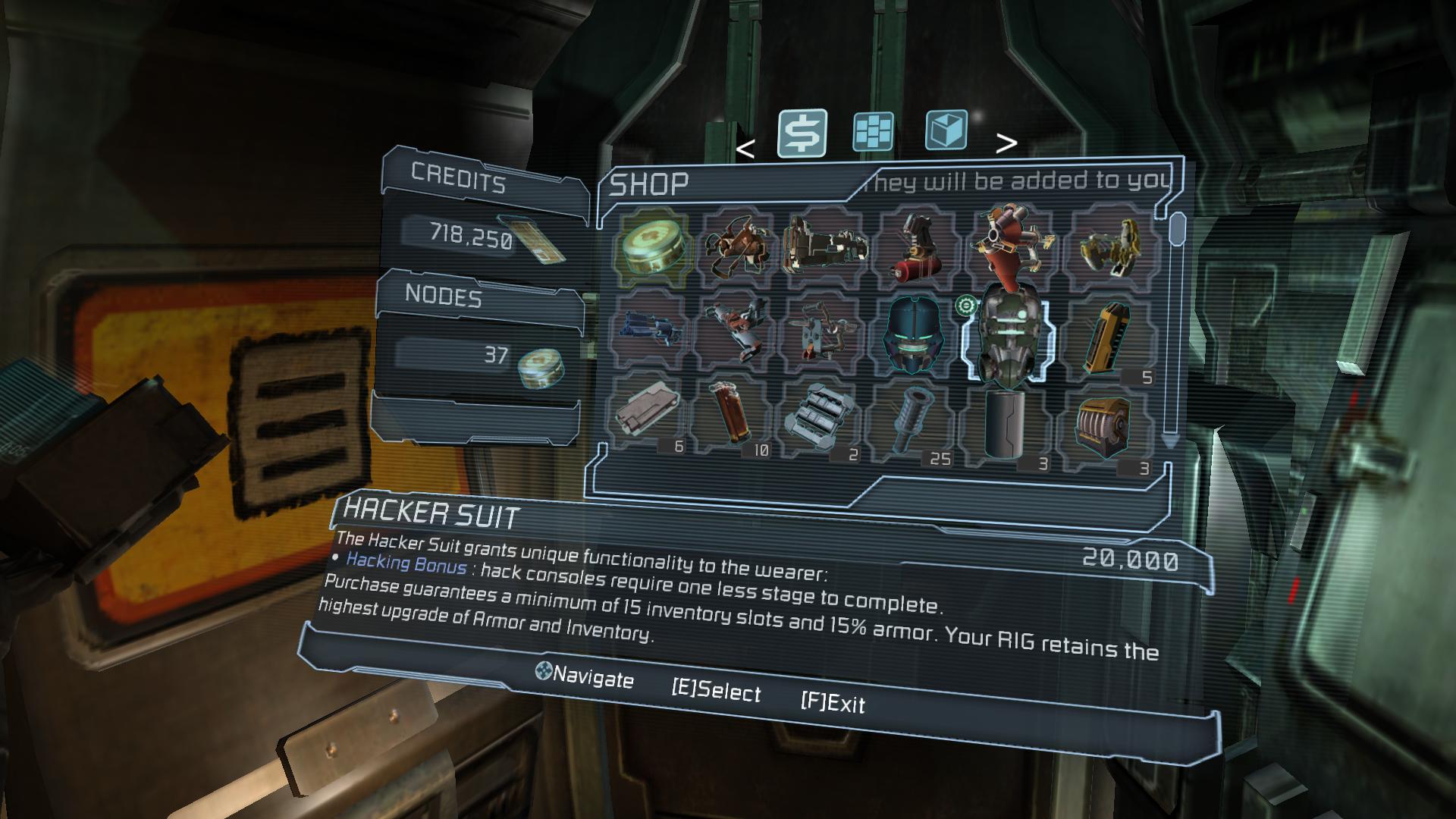Choose the long black rifle weapon

tap(824, 244)
